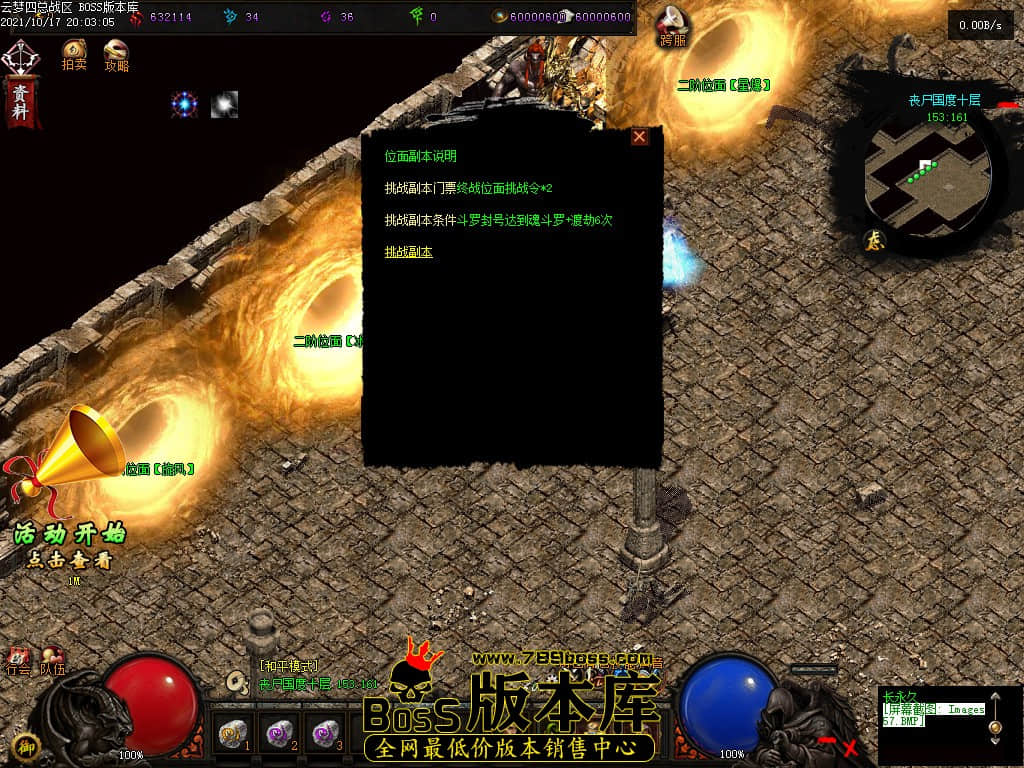Click the gold 御 round button
Image resolution: width=1024 pixels, height=768 pixels.
pos(28,745)
